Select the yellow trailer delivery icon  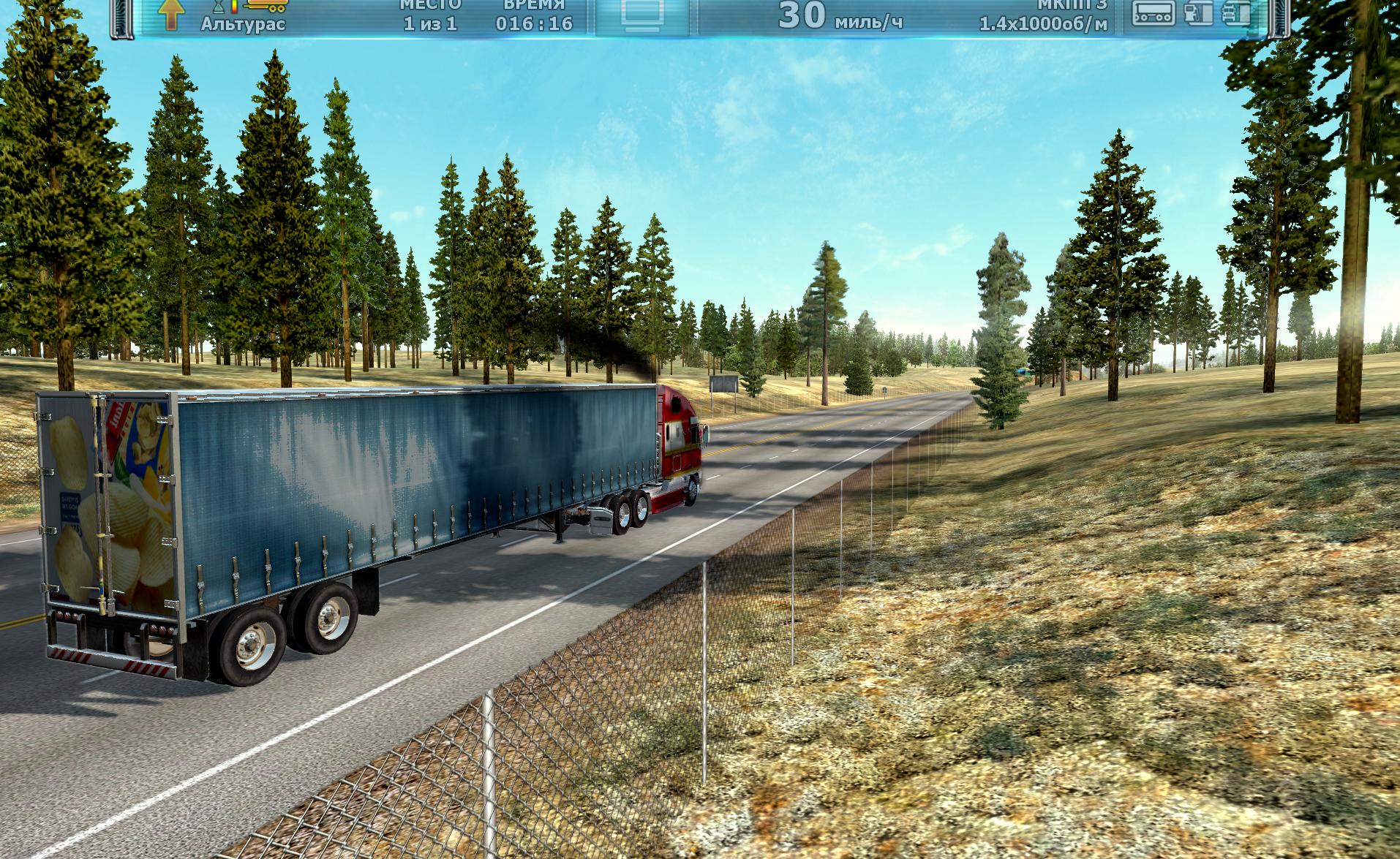(x=266, y=6)
